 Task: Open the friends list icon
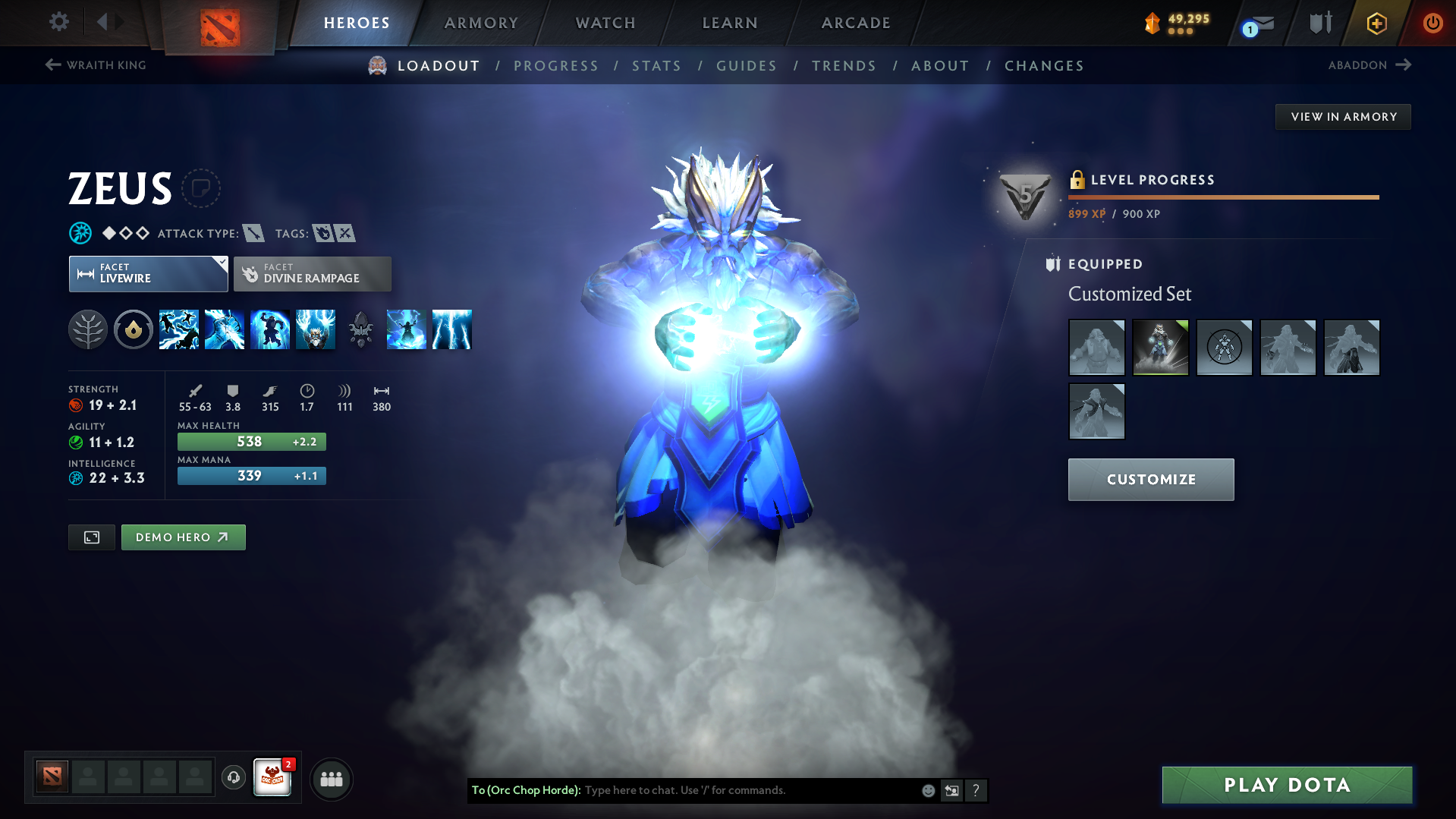[332, 779]
